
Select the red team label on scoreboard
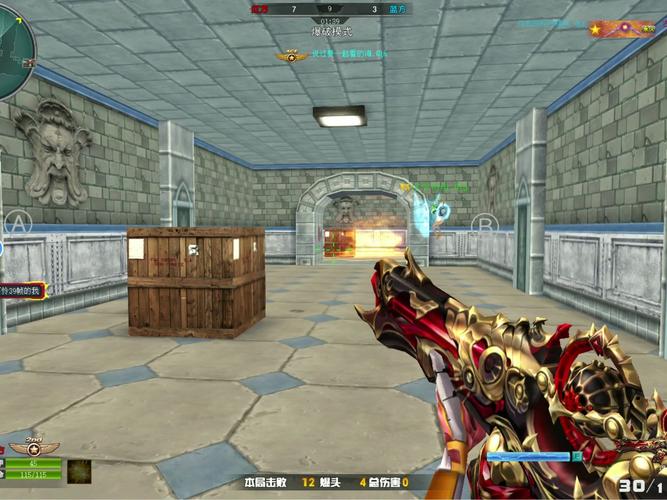pyautogui.click(x=260, y=9)
